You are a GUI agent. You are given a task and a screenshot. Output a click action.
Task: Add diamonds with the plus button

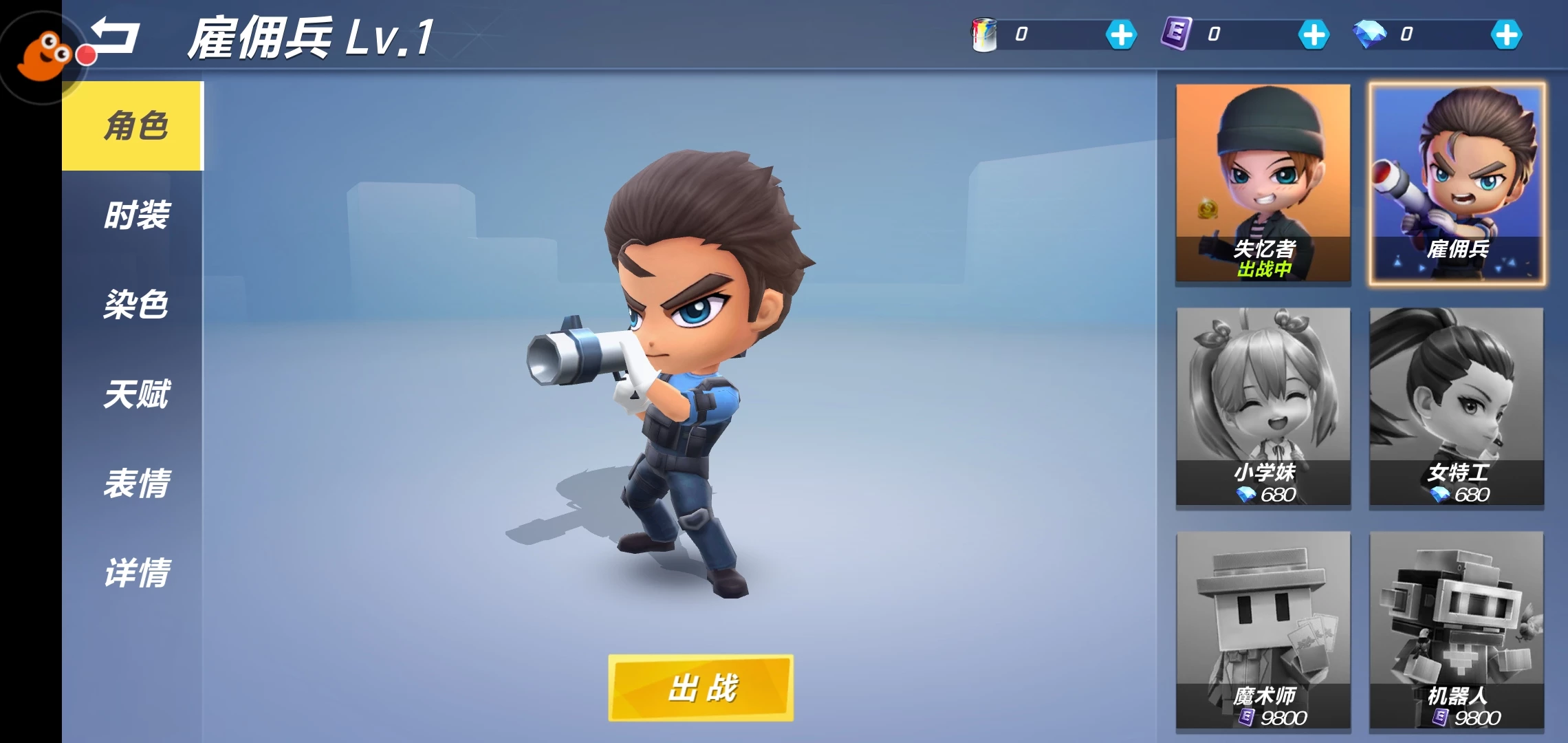point(1506,34)
